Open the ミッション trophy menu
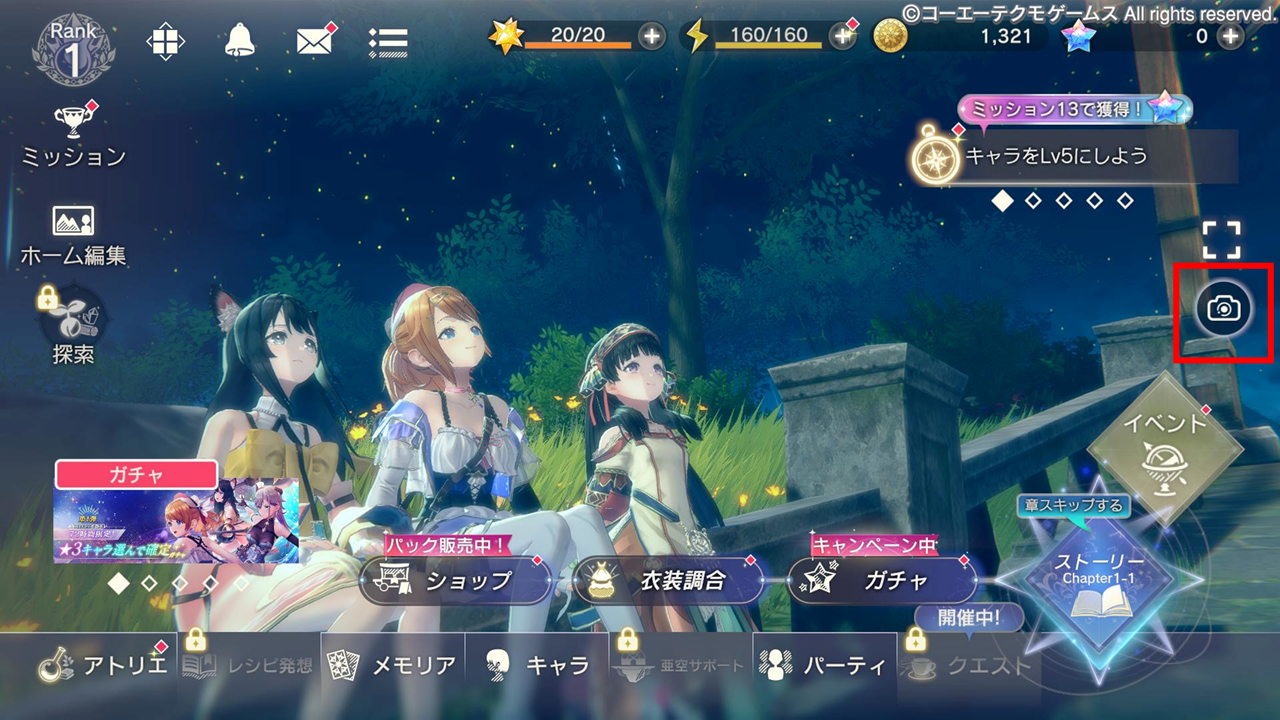Viewport: 1280px width, 720px height. pos(73,135)
